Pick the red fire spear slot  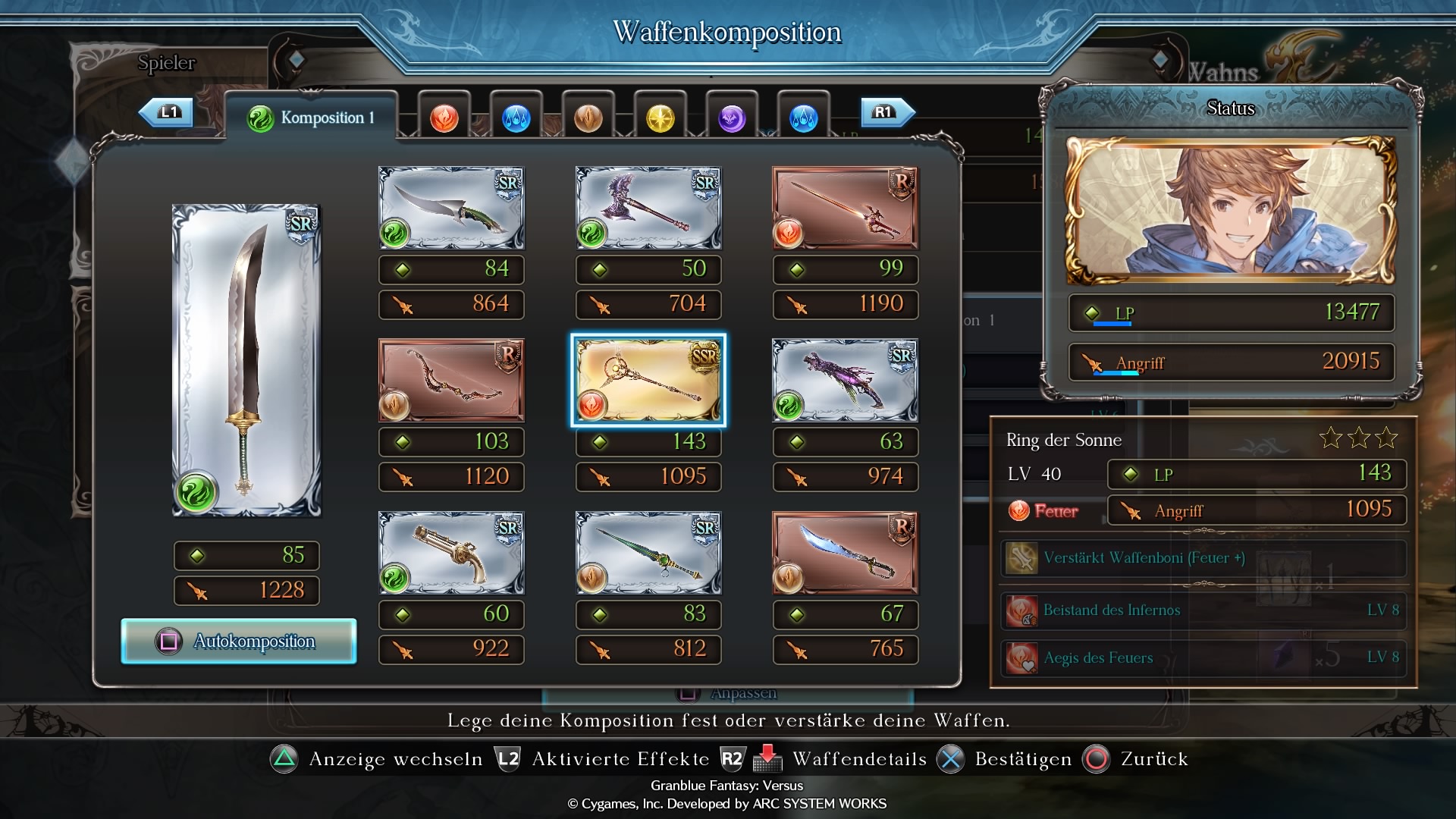pyautogui.click(x=845, y=208)
